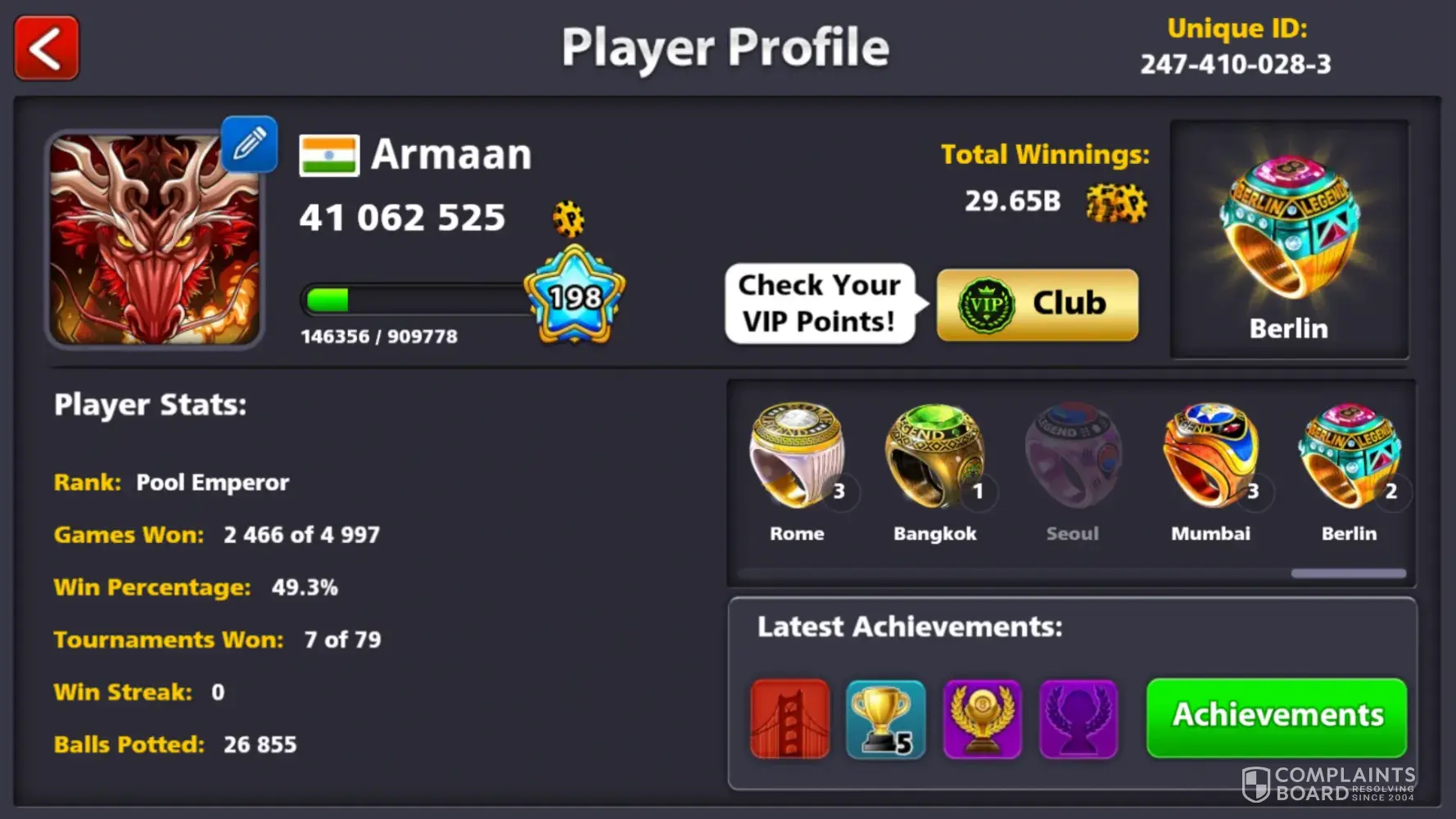Pick the Berlin ring in the ring list
1456x819 pixels.
point(1349,459)
